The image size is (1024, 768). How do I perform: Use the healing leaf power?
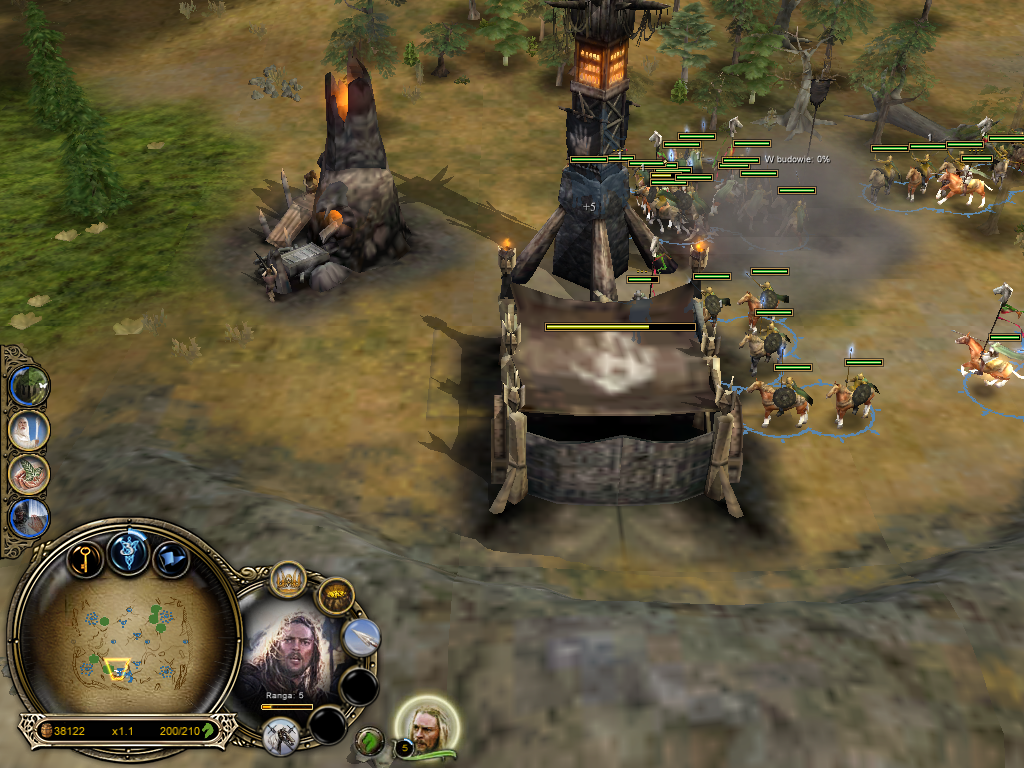point(29,475)
